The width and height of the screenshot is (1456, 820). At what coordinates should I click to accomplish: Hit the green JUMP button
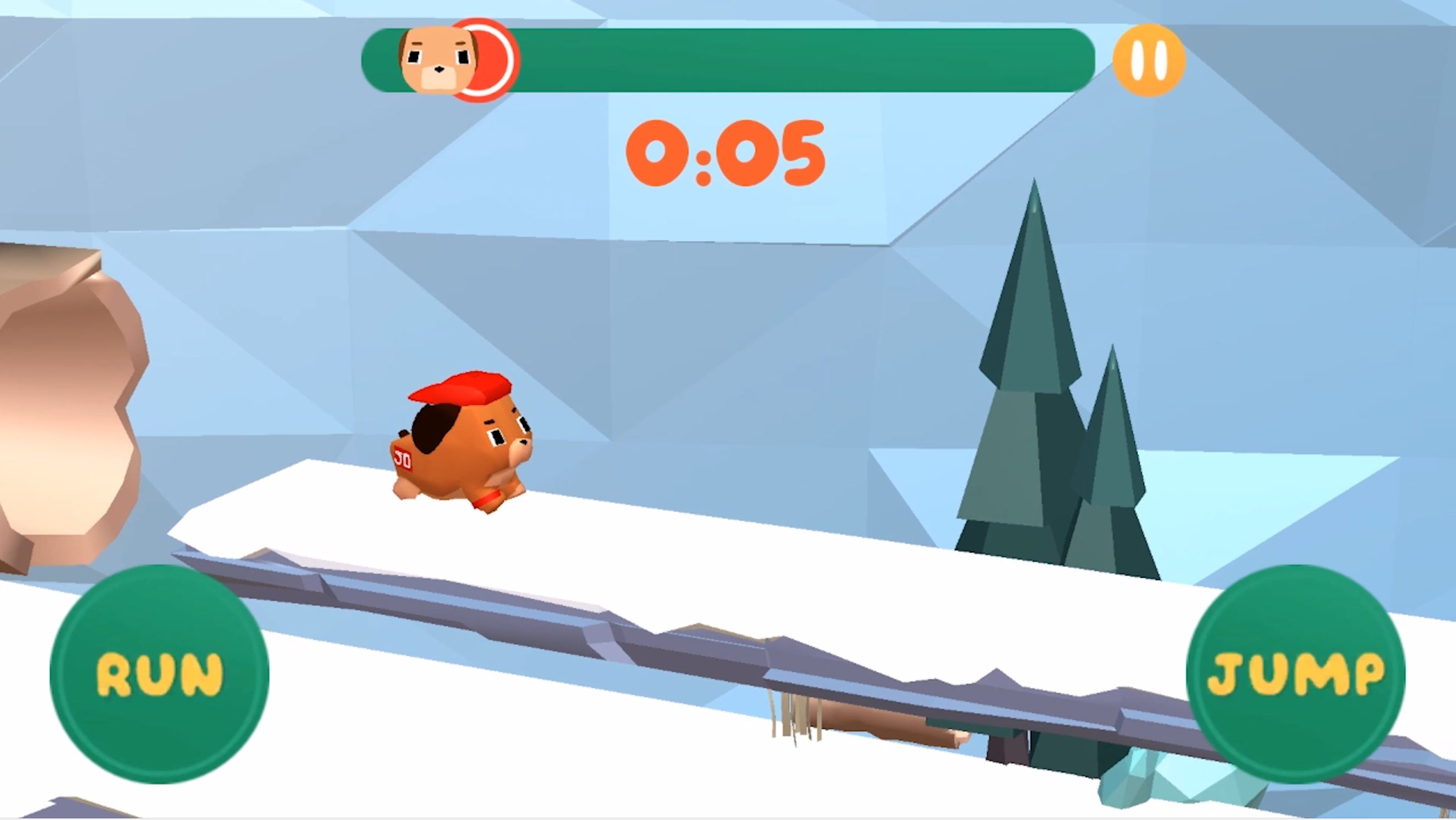coord(1296,674)
